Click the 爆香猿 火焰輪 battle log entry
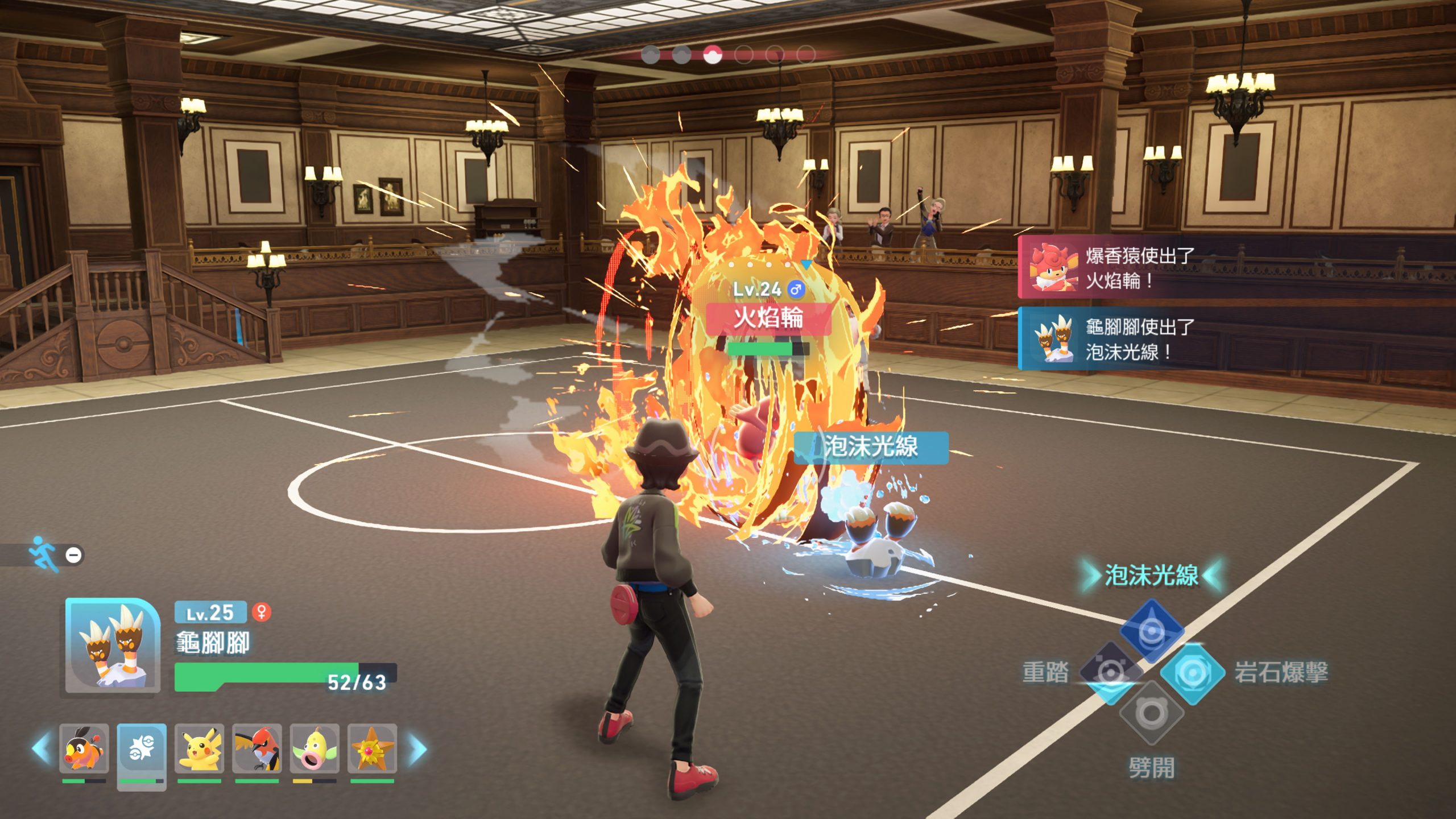Viewport: 1456px width, 819px height. 1234,267
